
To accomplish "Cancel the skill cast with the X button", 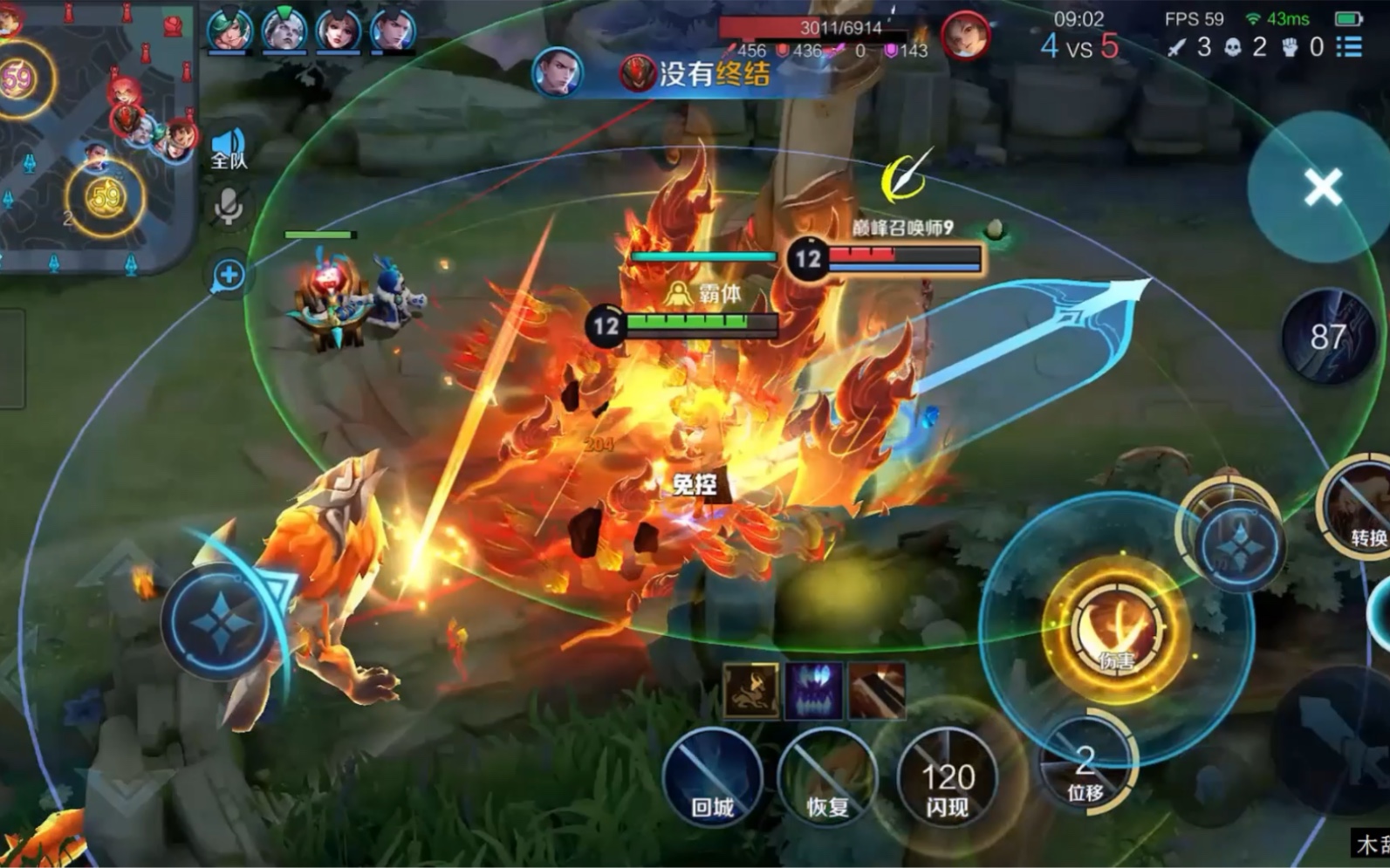I will point(1322,187).
